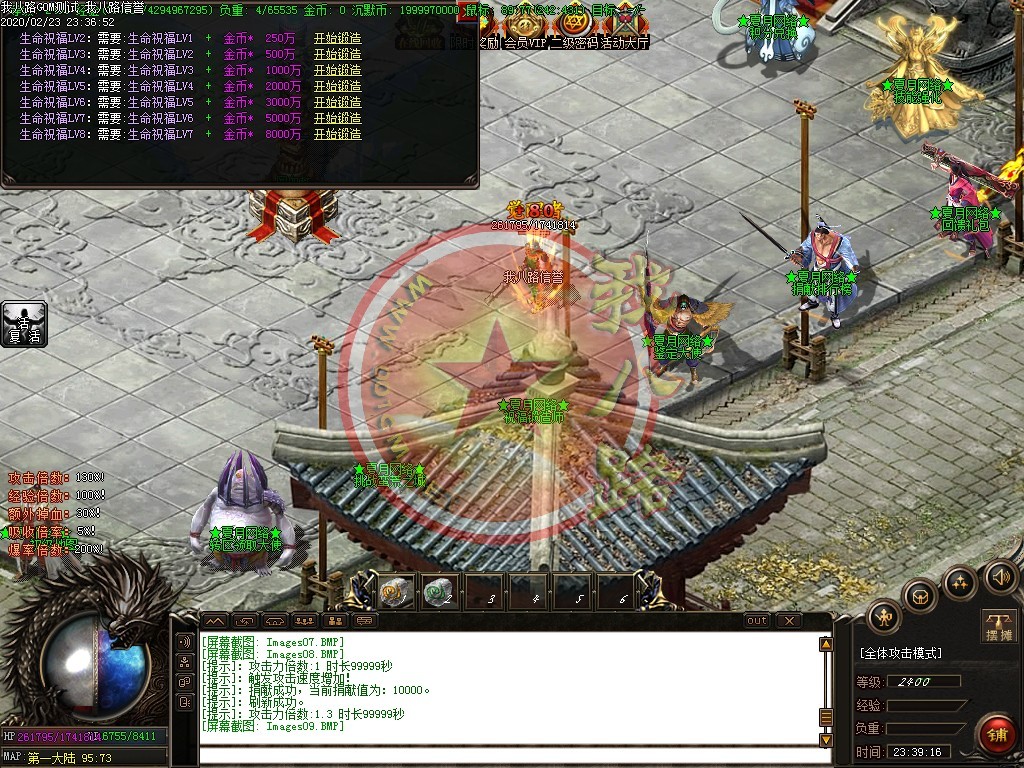Screen dimensions: 1024x768
Task: Toggle the sound speaker button
Action: [999, 576]
